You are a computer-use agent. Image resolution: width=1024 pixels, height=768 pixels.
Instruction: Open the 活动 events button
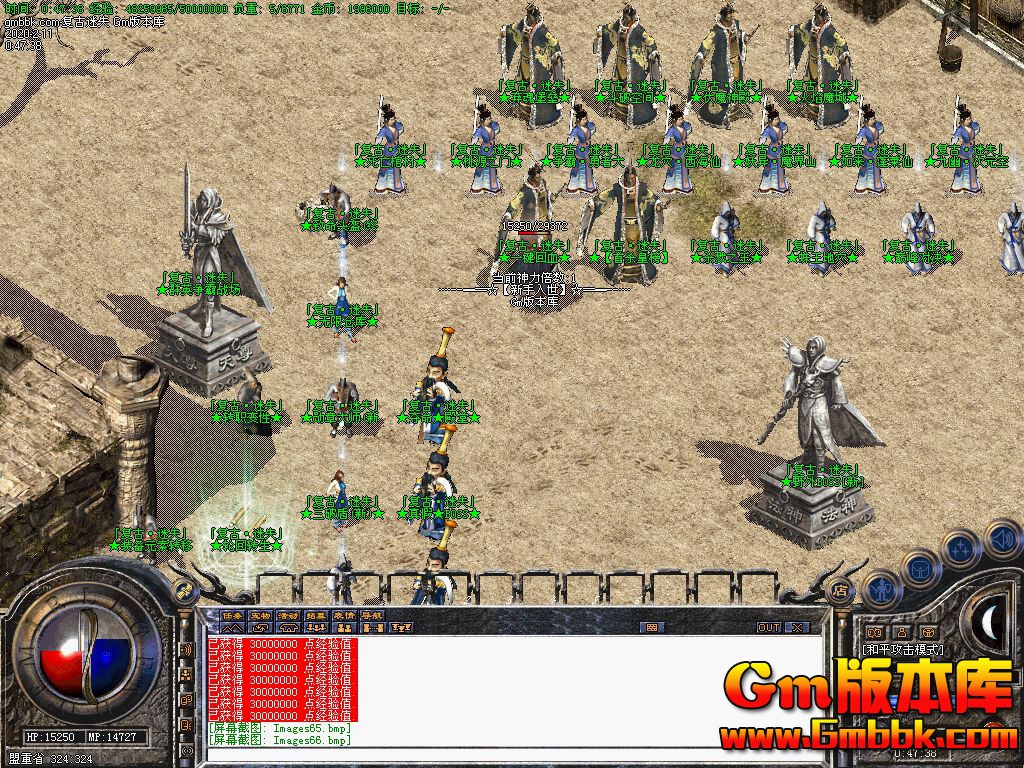pyautogui.click(x=289, y=614)
